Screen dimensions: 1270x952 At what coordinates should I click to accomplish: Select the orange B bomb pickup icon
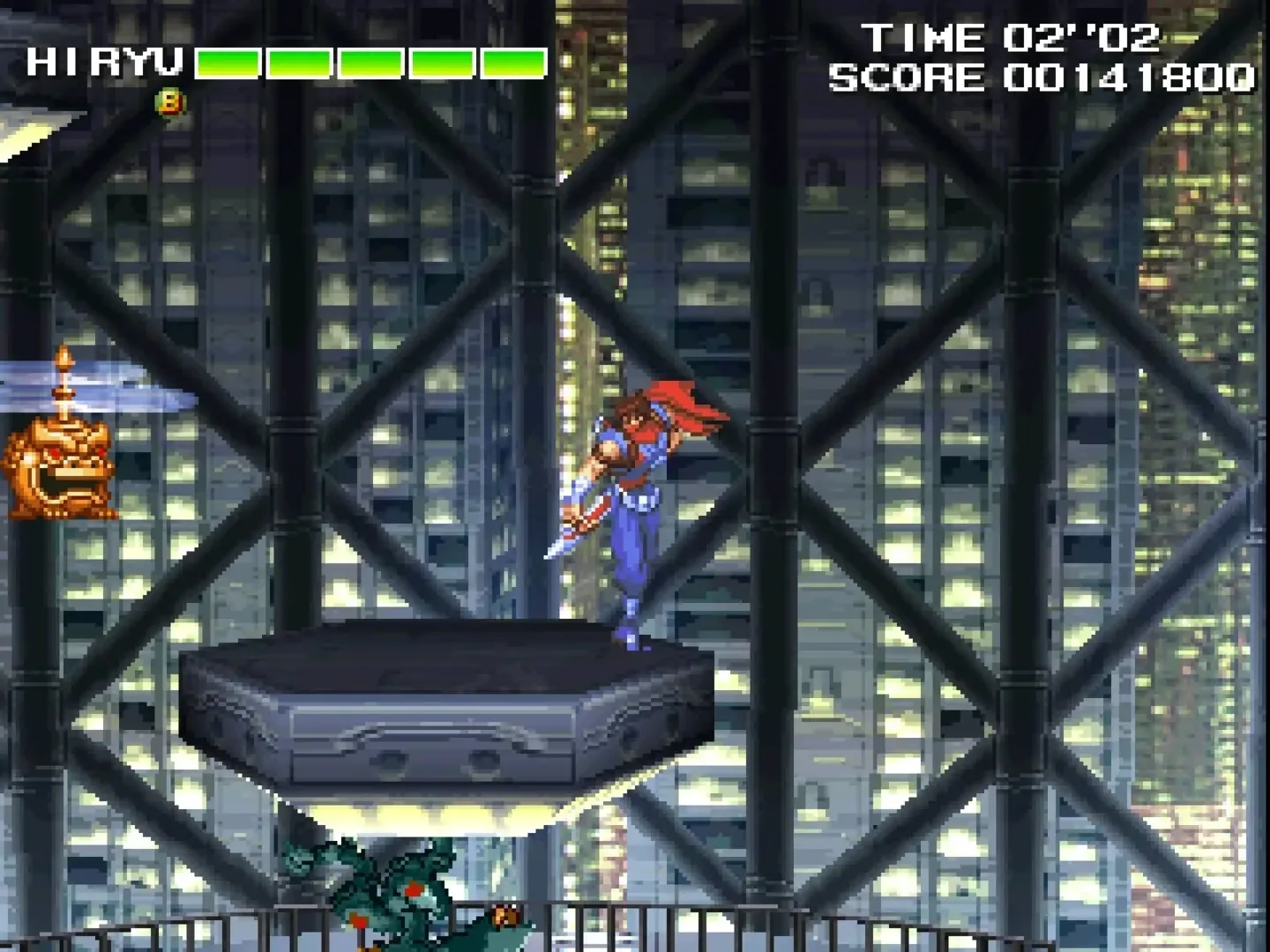[170, 103]
